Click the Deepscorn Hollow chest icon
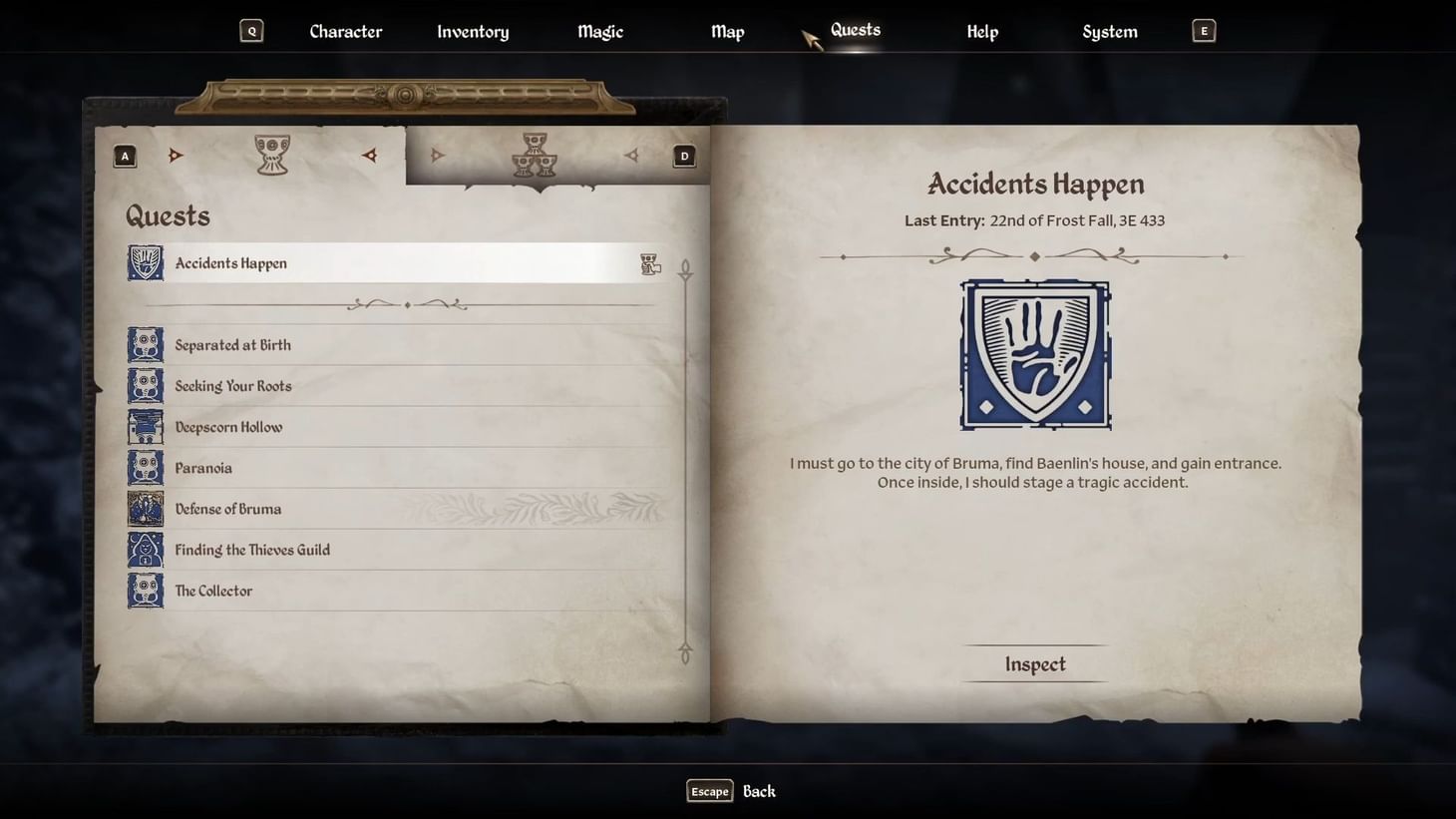 pyautogui.click(x=145, y=426)
